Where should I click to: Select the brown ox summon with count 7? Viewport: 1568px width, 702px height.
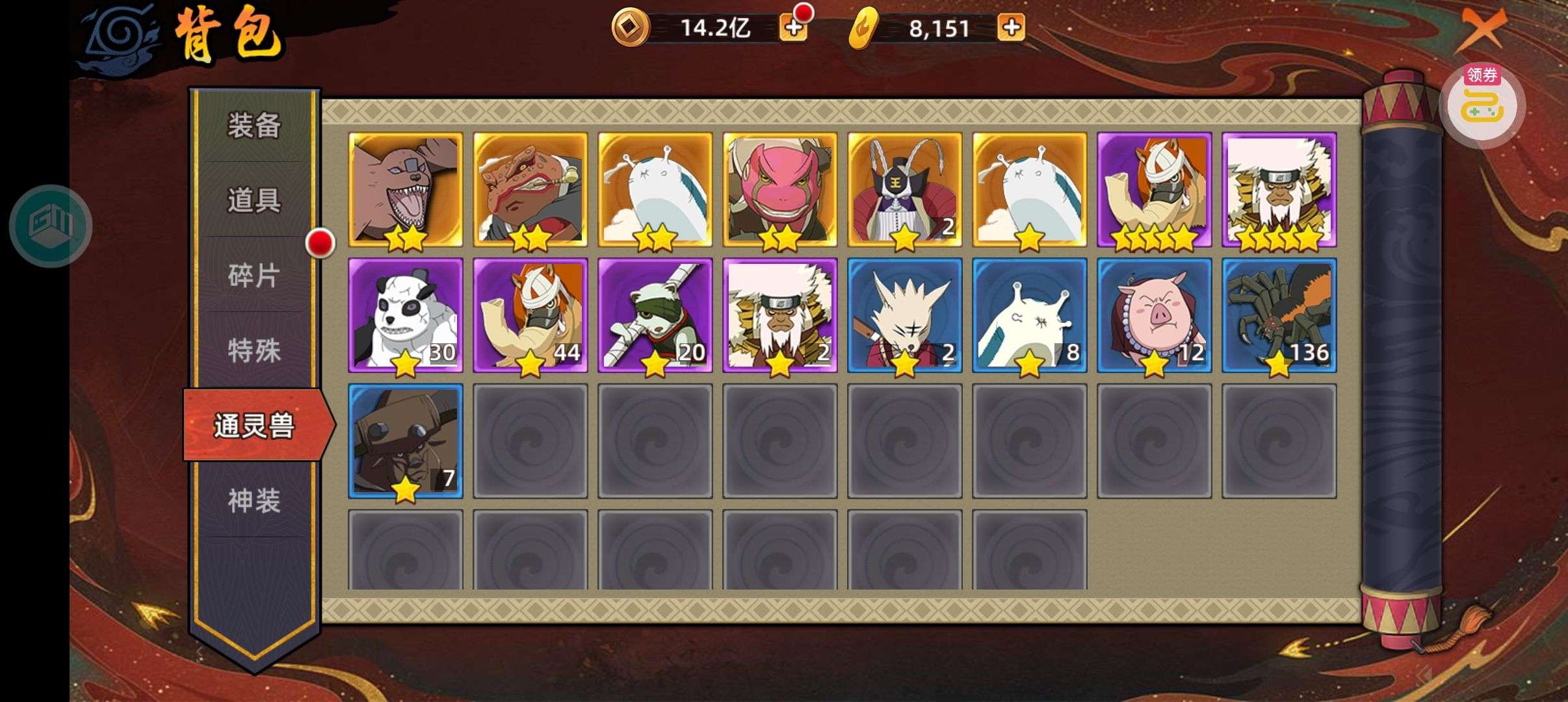[406, 441]
